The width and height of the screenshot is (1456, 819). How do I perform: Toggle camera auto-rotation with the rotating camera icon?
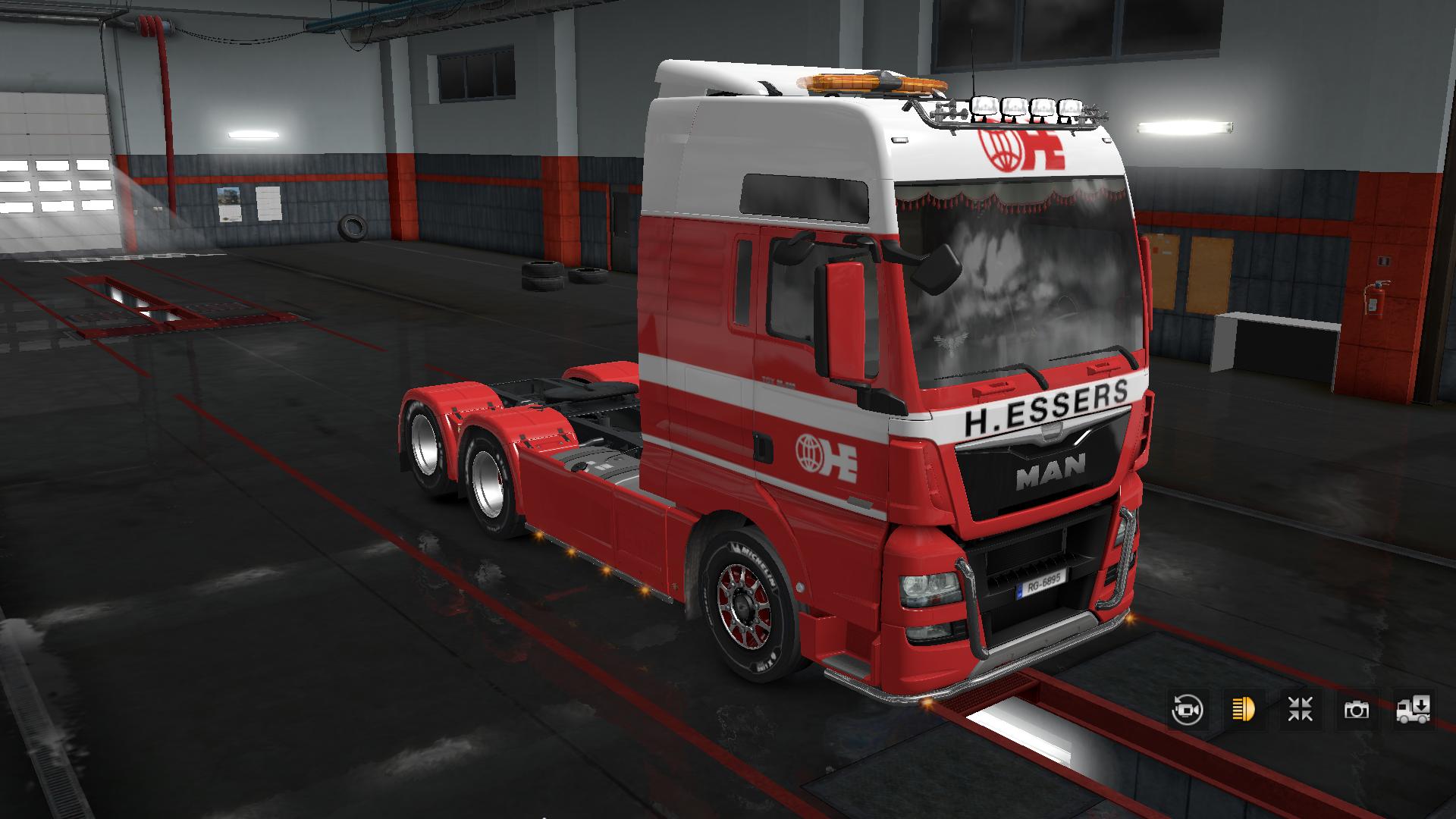pyautogui.click(x=1187, y=711)
